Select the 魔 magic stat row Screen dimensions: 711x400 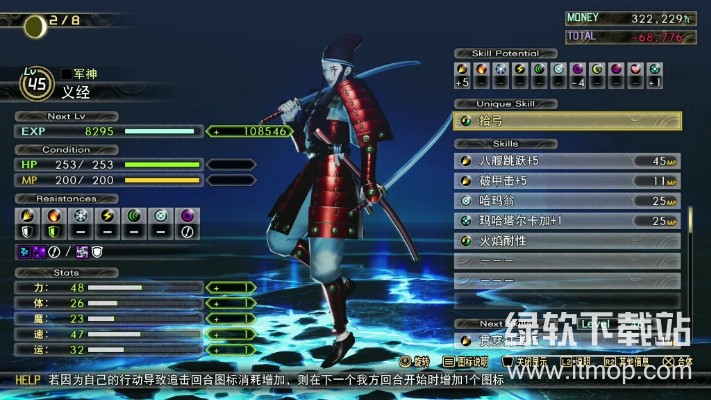pos(130,319)
